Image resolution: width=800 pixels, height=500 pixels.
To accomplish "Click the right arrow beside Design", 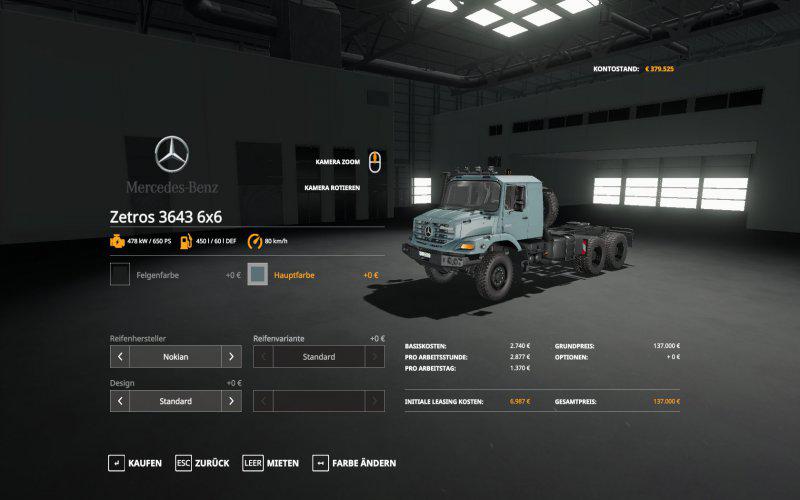I will [232, 401].
